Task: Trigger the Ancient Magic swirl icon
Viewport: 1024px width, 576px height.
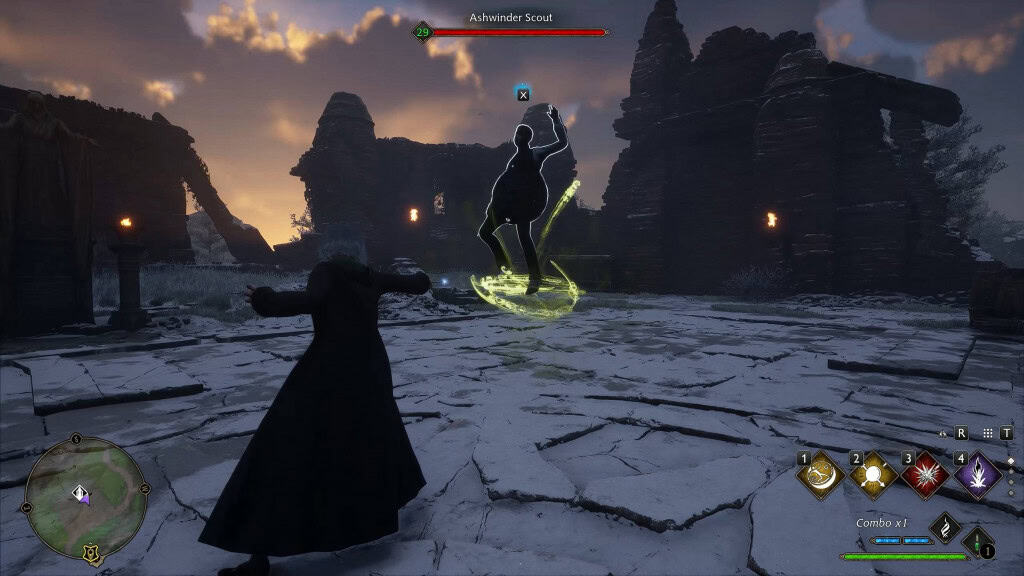Action: 945,526
